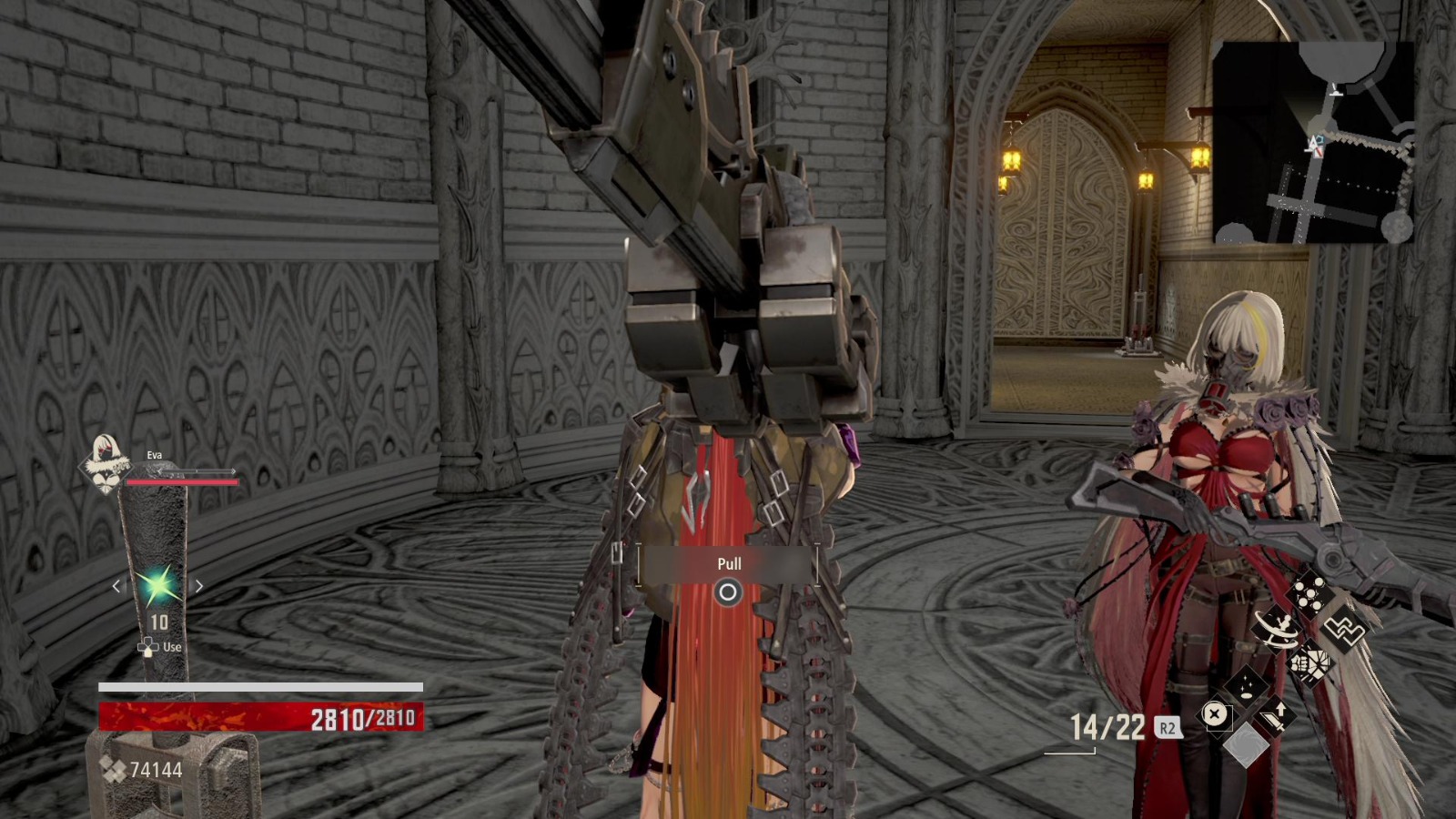The width and height of the screenshot is (1456, 819).
Task: Select the zigzag-shaped Gift icon
Action: click(x=1345, y=630)
